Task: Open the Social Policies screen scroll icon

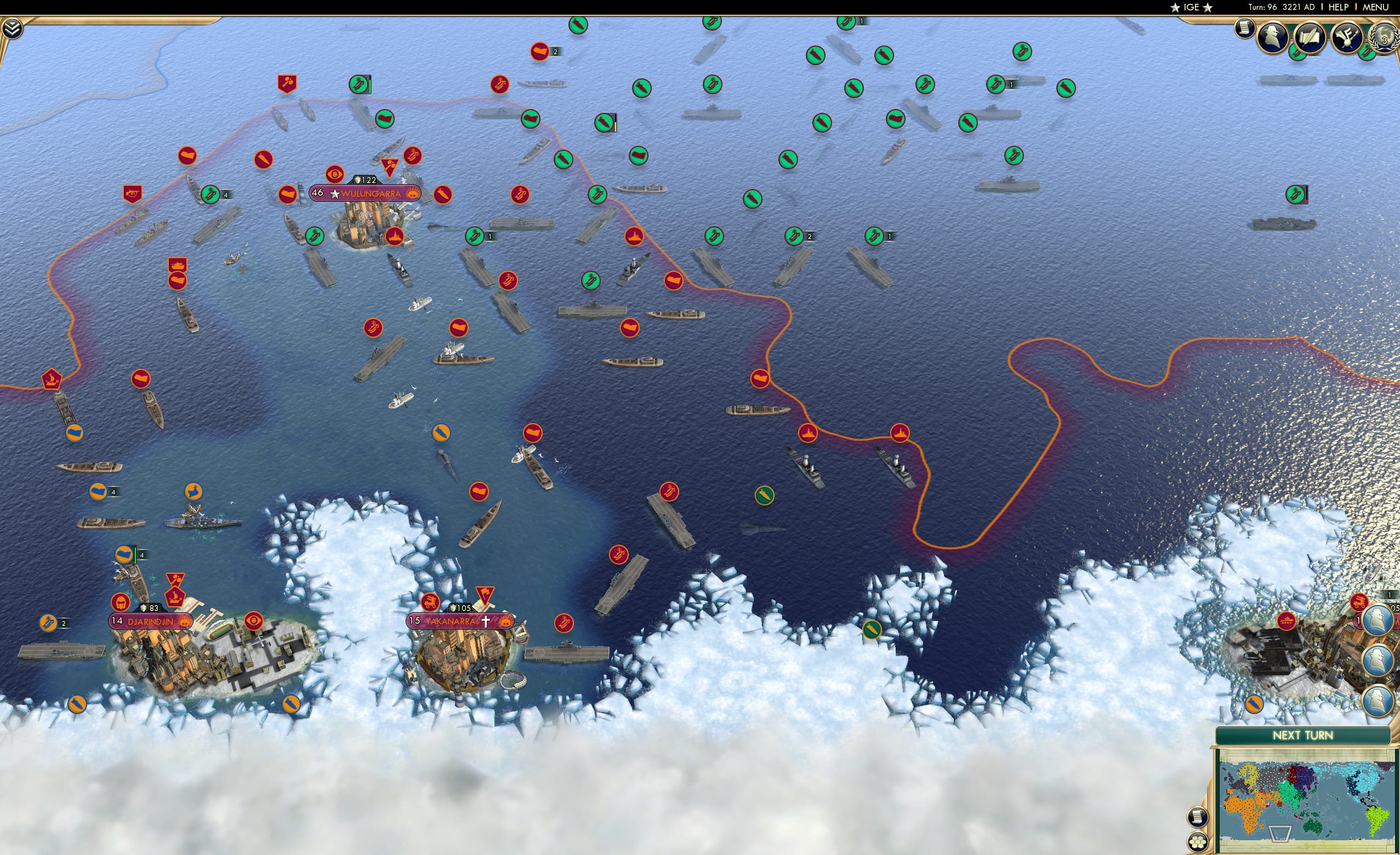Action: pyautogui.click(x=1245, y=31)
